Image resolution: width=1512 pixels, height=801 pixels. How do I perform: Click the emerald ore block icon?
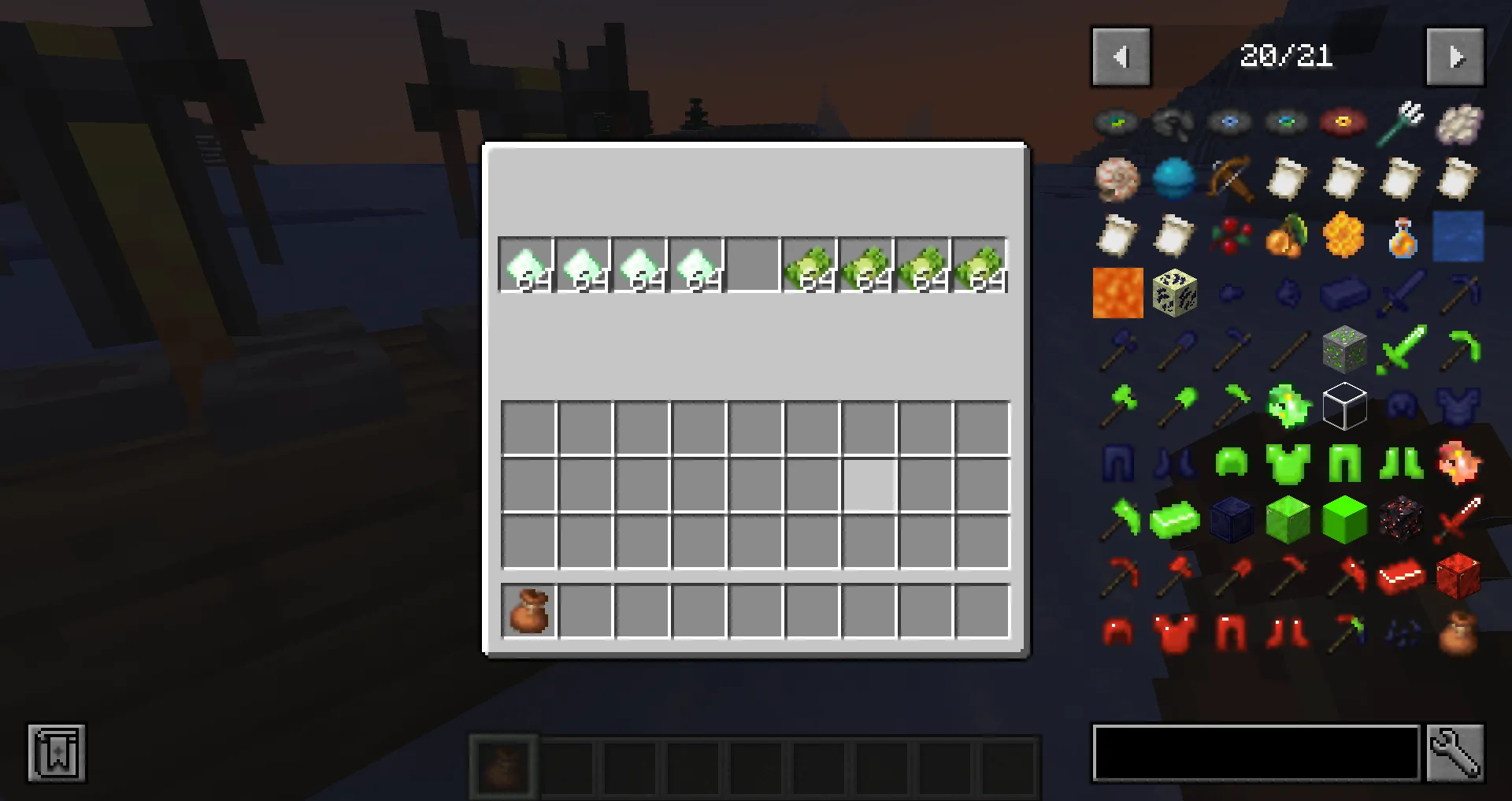[x=1344, y=350]
